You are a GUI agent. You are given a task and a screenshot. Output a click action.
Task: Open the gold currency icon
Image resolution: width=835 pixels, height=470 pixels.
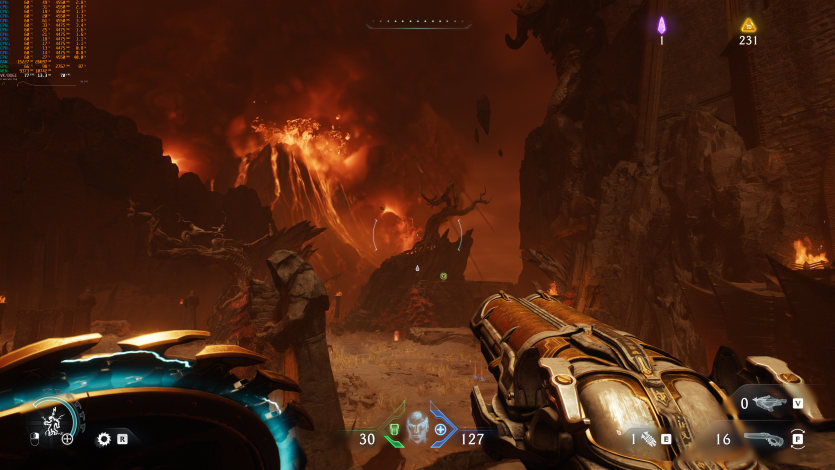tap(748, 25)
